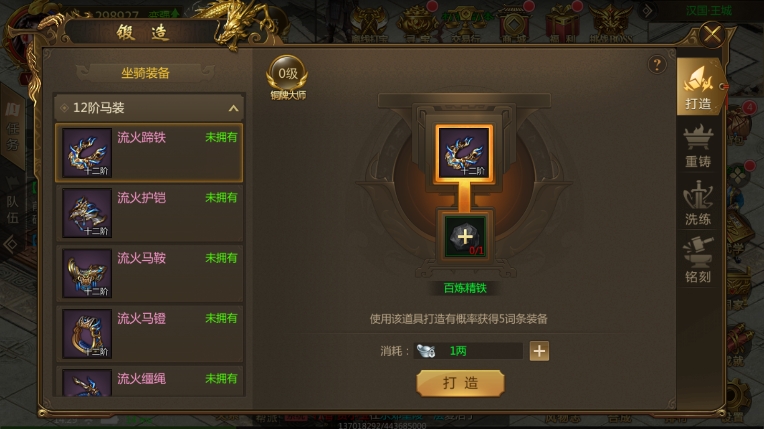
Task: Select the 铭刻 engrave tab
Action: pyautogui.click(x=698, y=261)
